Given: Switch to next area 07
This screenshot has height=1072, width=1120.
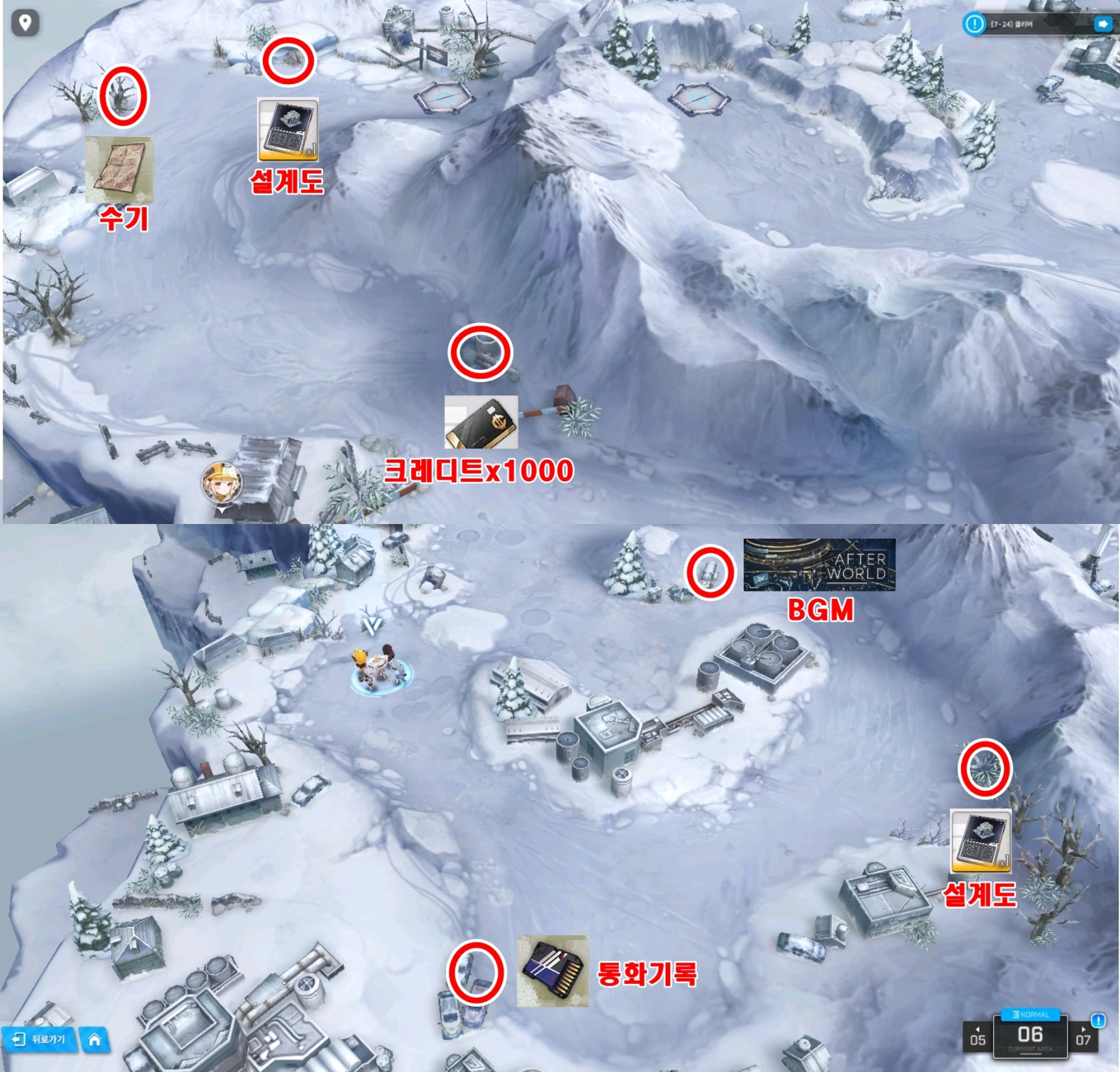Looking at the screenshot, I should [1083, 1037].
